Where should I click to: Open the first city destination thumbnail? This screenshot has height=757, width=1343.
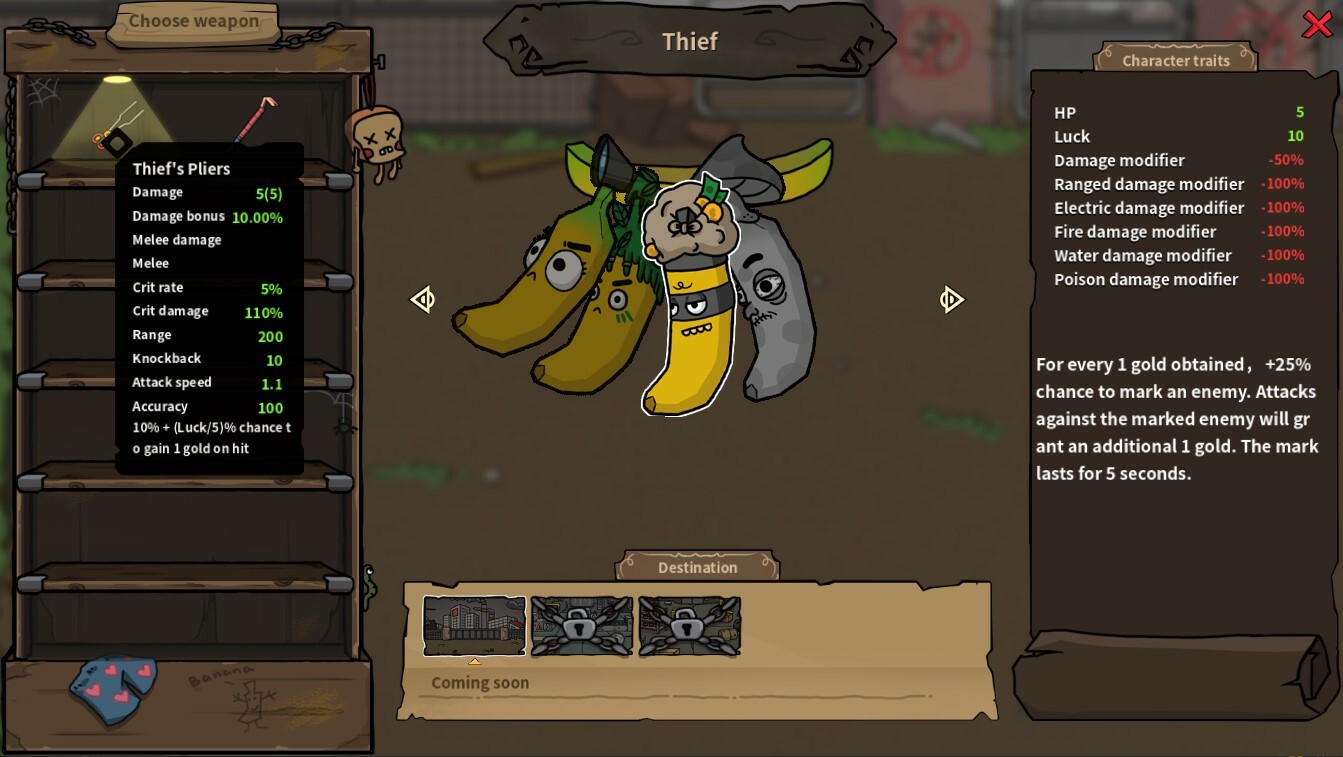[x=474, y=626]
